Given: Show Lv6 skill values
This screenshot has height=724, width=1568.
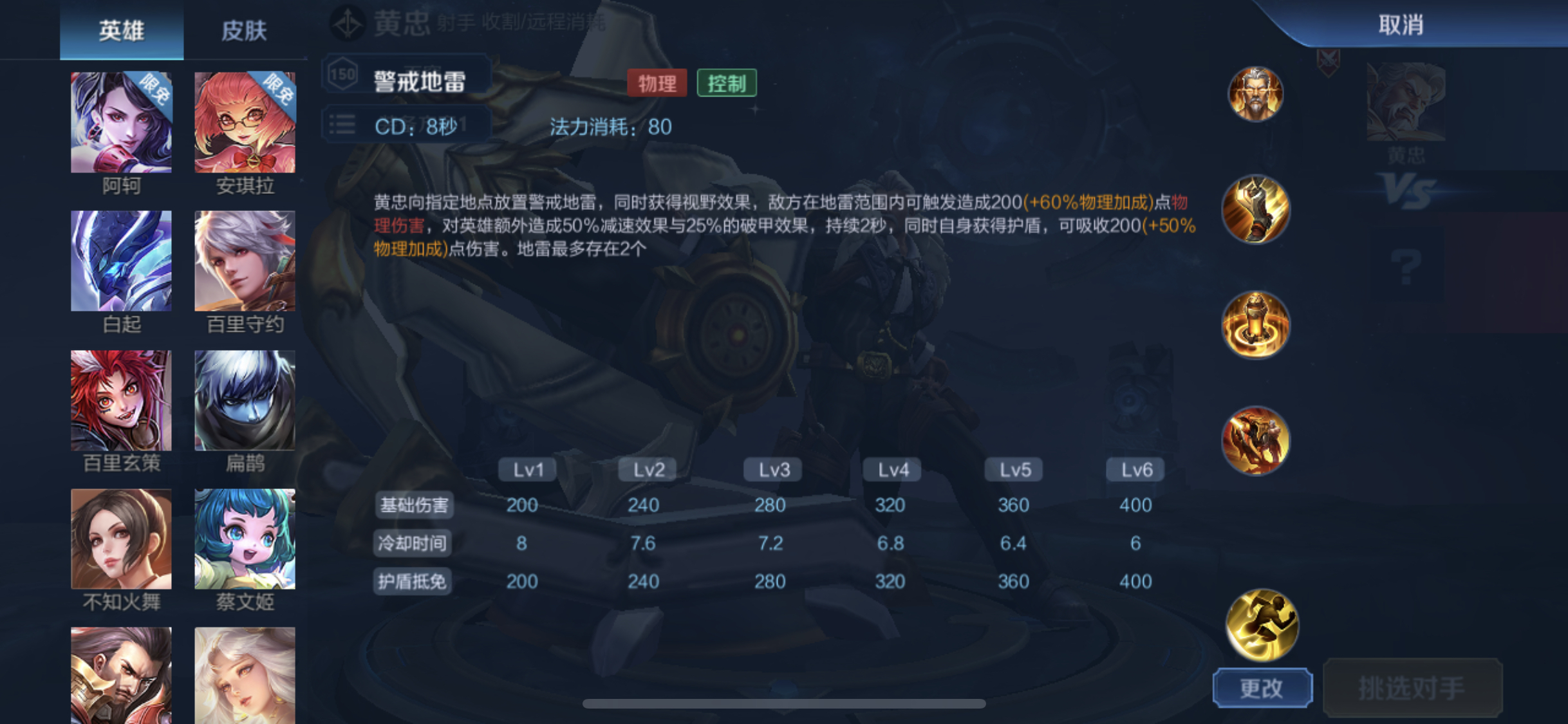Looking at the screenshot, I should tap(1135, 469).
